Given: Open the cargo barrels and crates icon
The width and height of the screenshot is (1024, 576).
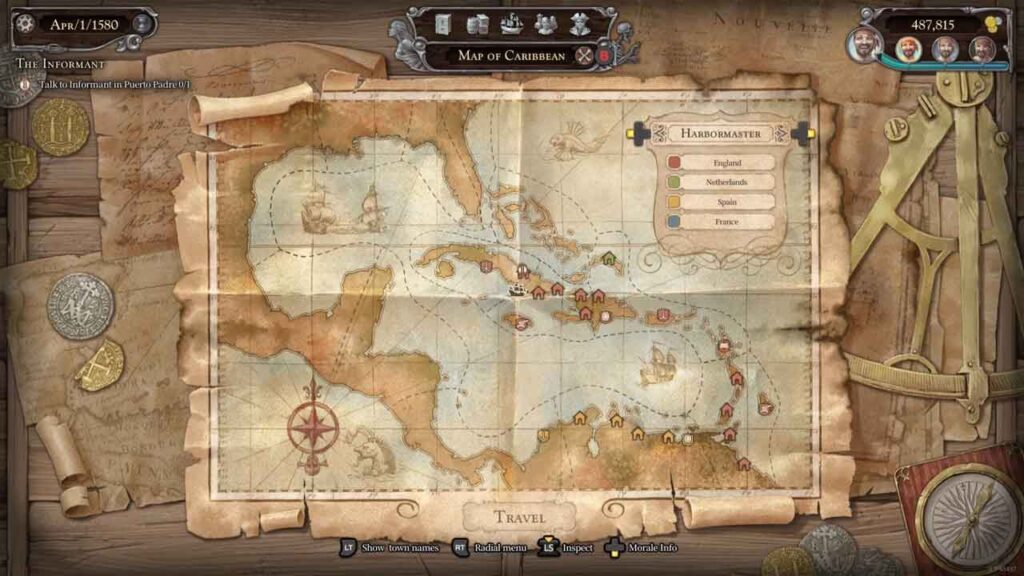Looking at the screenshot, I should (x=477, y=24).
